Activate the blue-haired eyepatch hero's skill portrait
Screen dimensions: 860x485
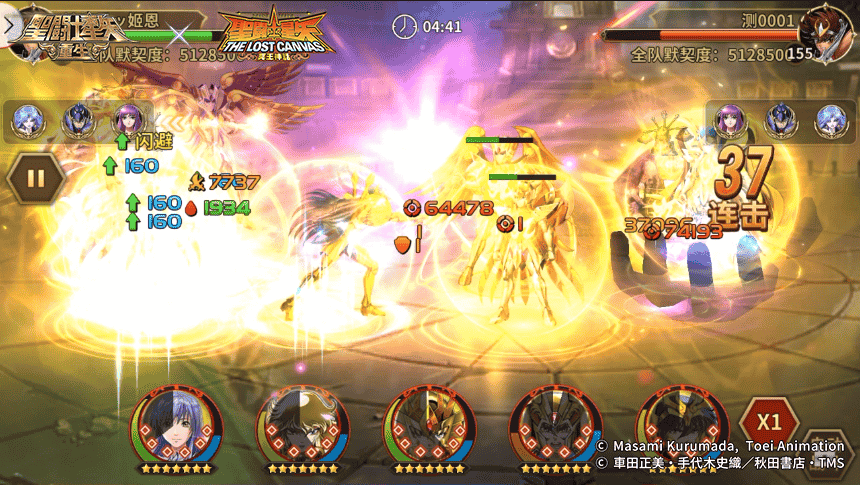pos(176,425)
